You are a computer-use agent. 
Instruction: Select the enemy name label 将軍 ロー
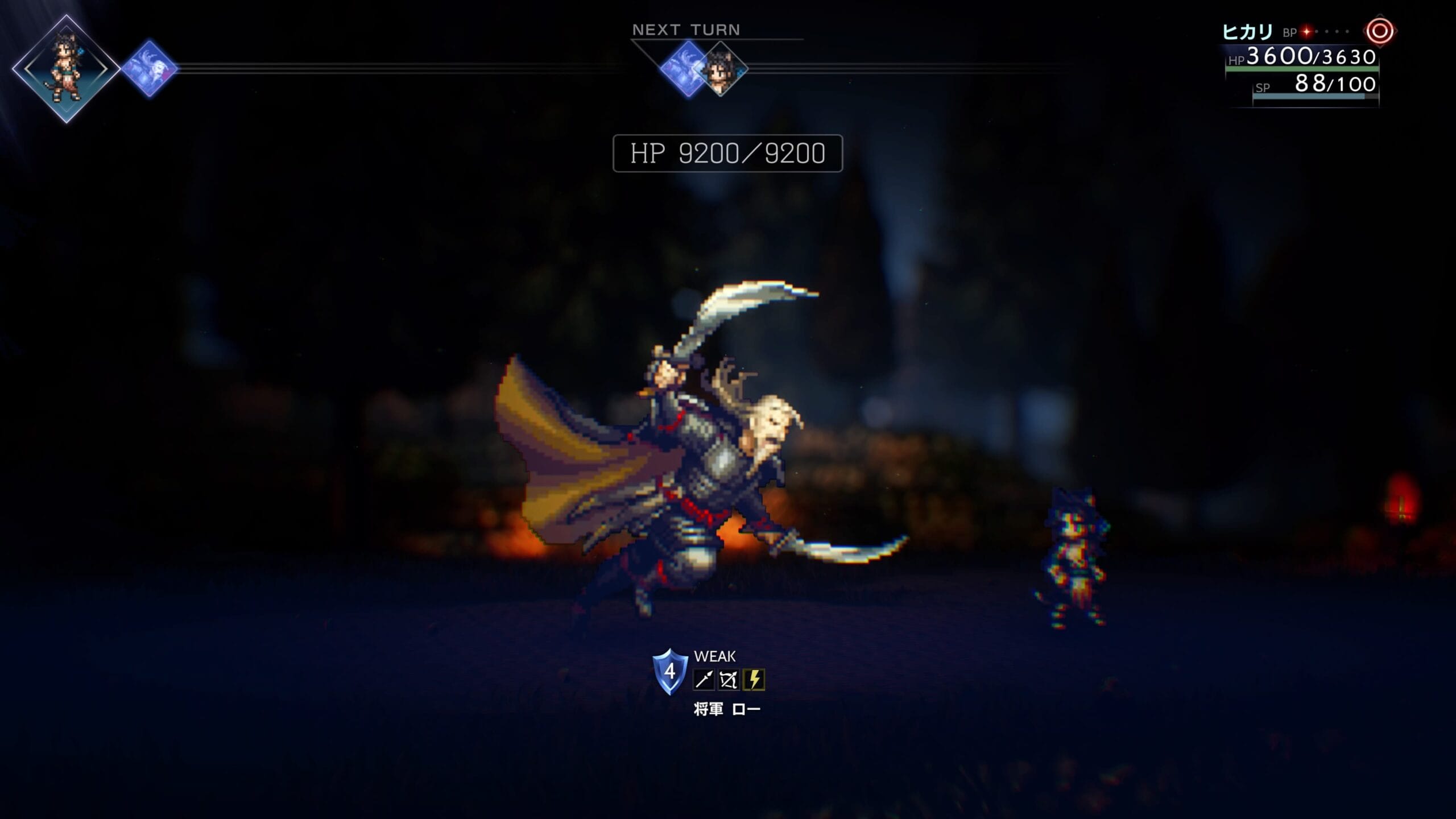(x=727, y=709)
